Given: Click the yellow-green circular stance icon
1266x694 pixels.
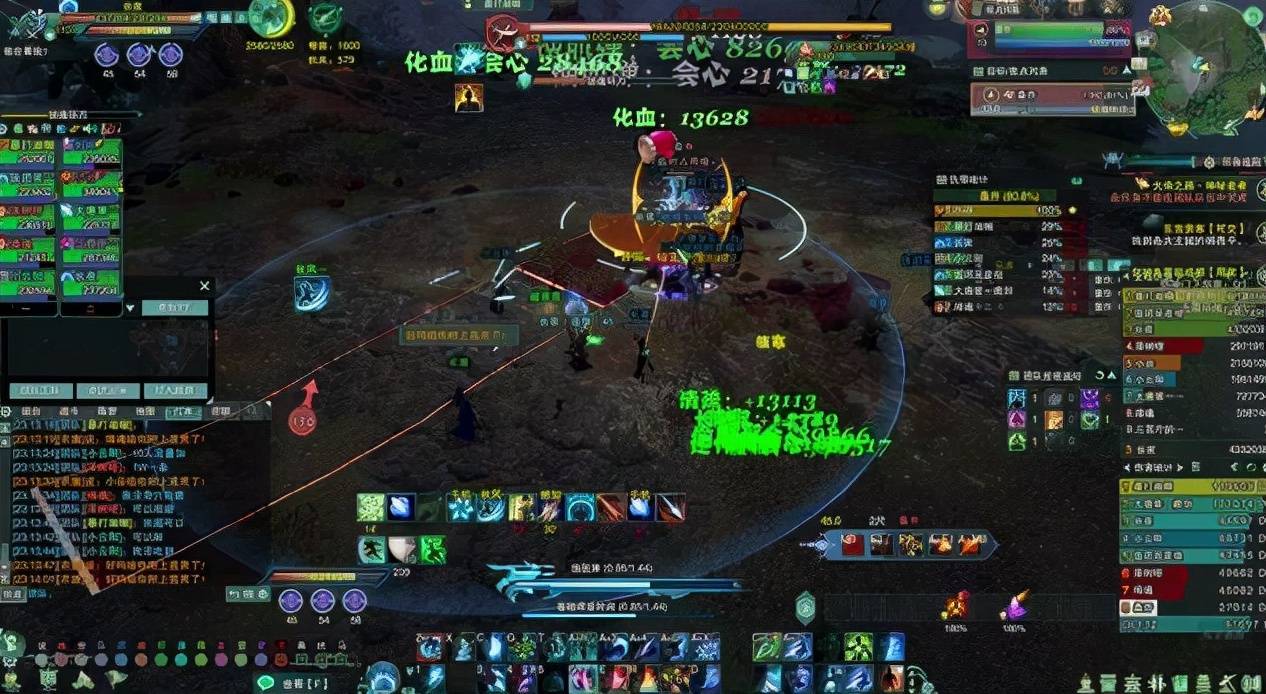Looking at the screenshot, I should (x=270, y=17).
